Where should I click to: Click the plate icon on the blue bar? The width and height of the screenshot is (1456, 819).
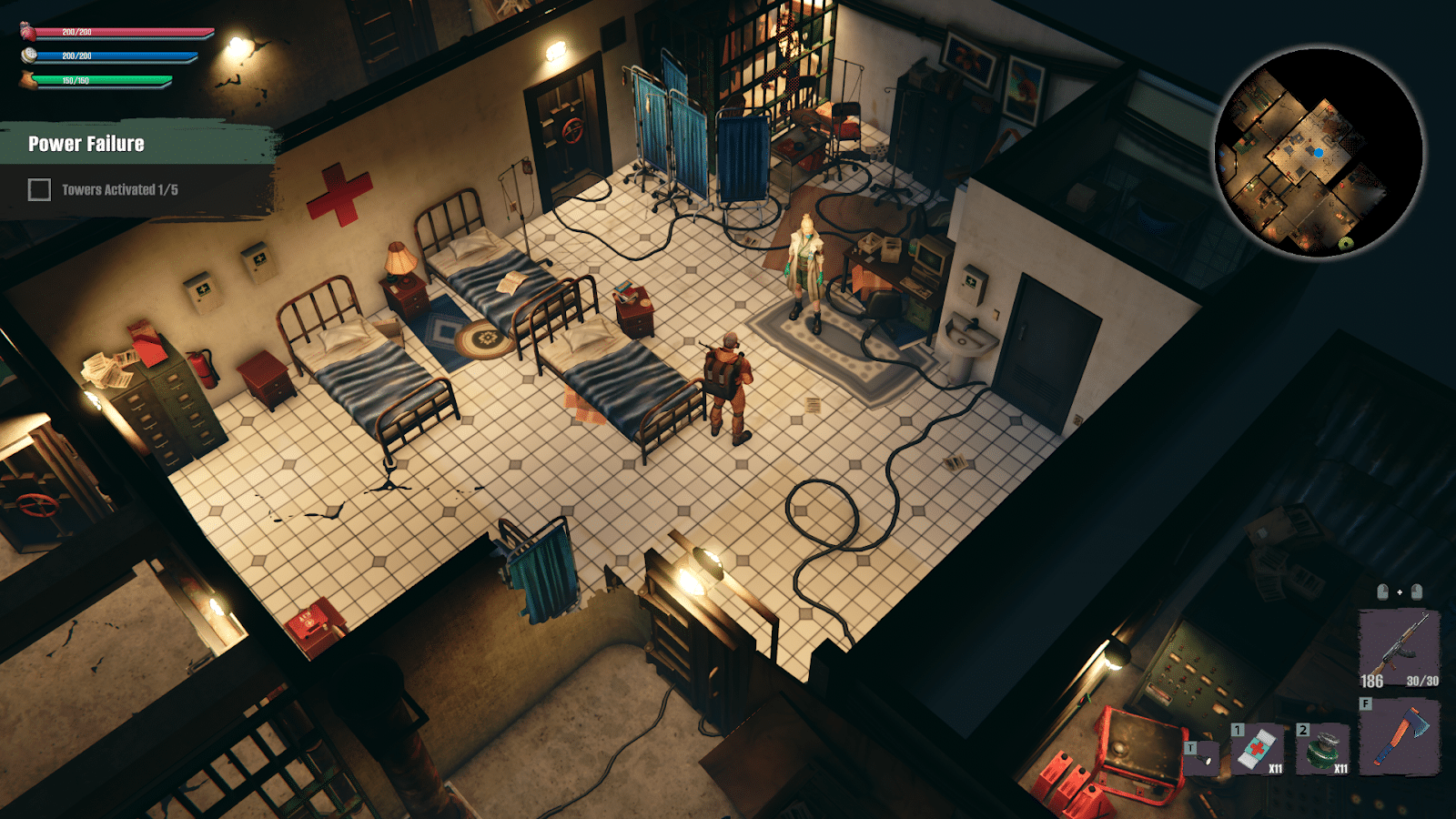[29, 56]
